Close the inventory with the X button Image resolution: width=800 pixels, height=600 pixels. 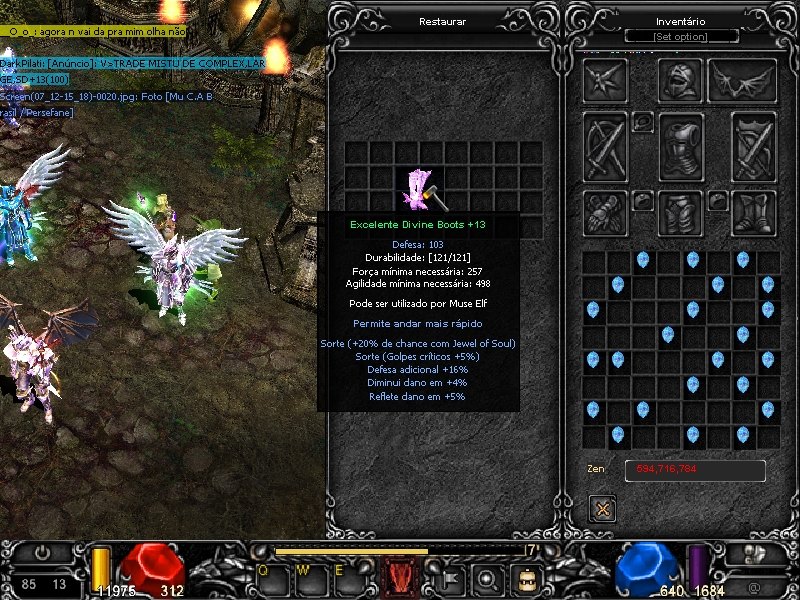click(x=603, y=509)
